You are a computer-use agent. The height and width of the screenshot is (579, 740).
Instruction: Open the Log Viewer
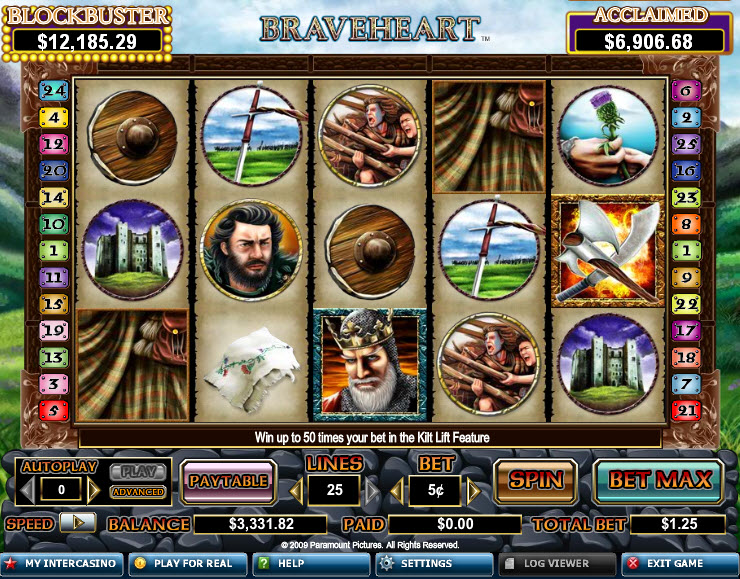click(x=556, y=564)
